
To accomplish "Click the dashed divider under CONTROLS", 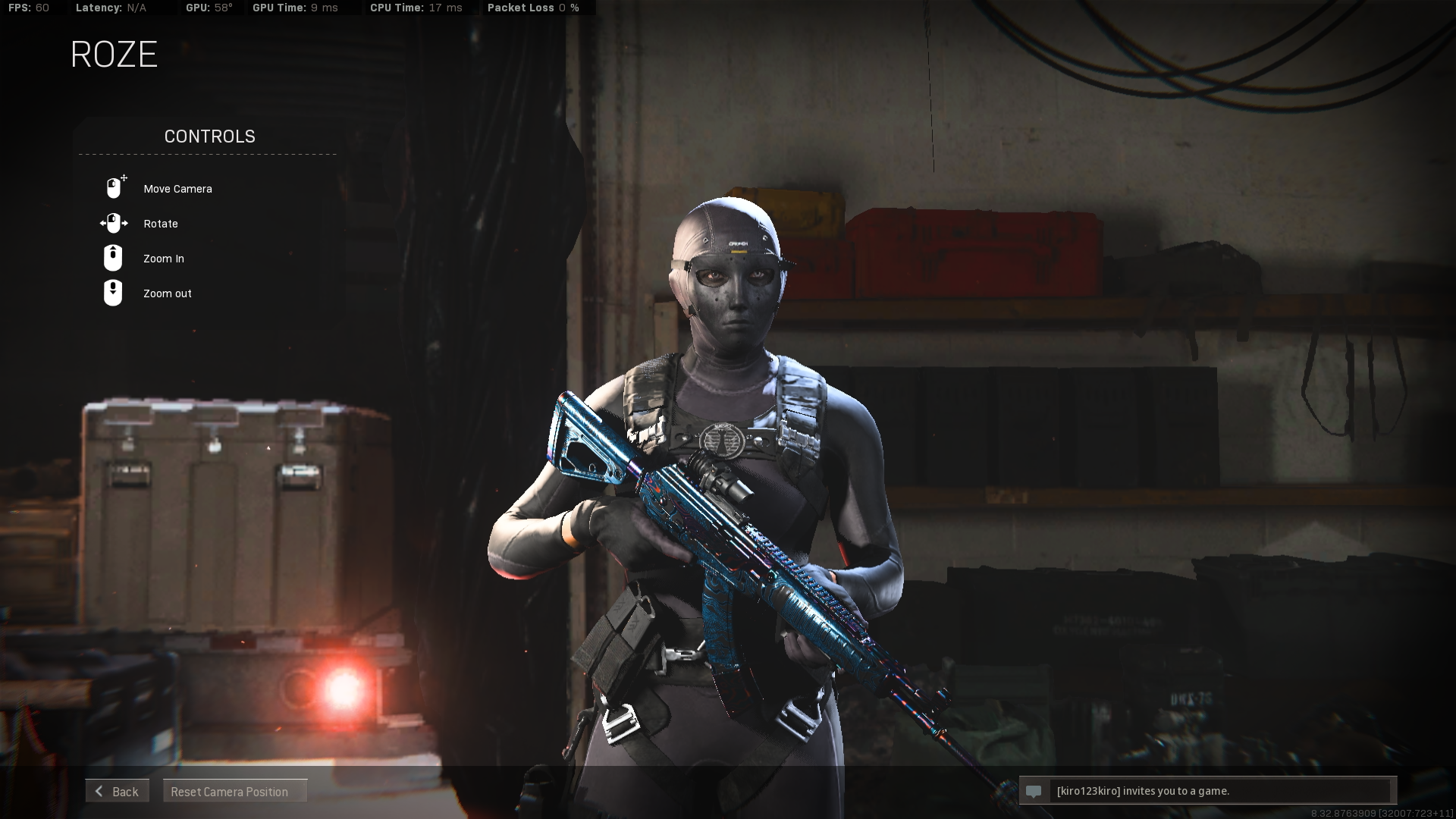I will [206, 155].
